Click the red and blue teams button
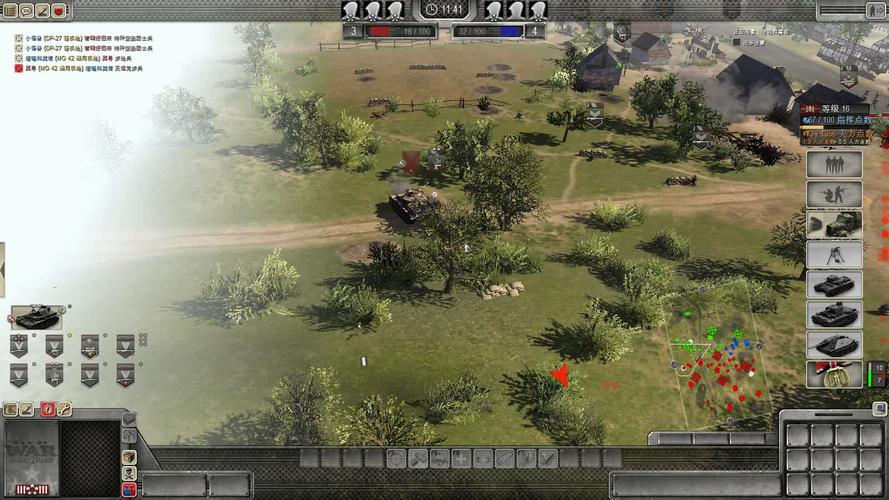Screen dimensions: 889x500 coord(129,490)
